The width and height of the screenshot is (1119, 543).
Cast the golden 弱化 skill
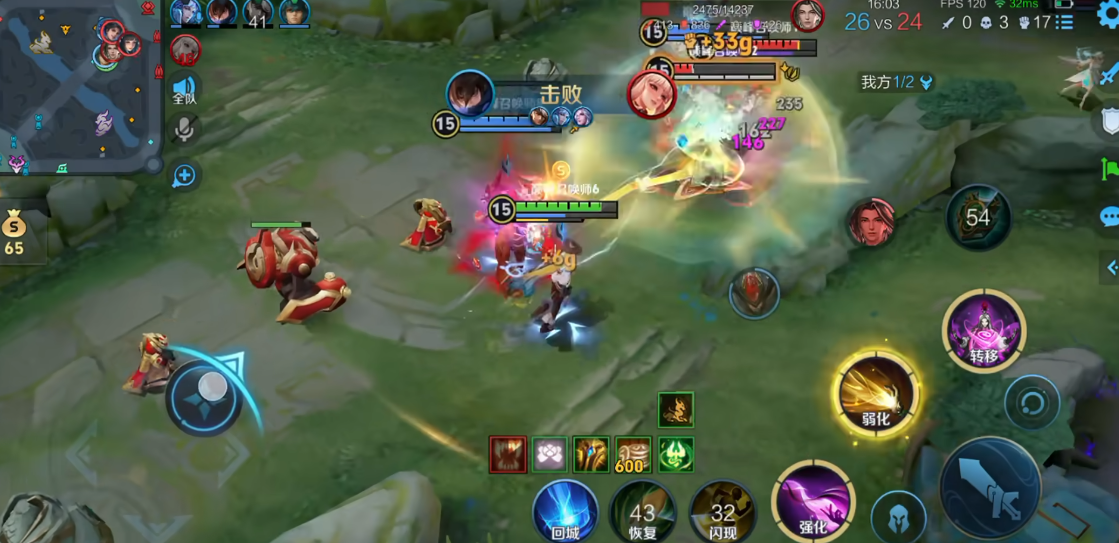click(x=876, y=393)
